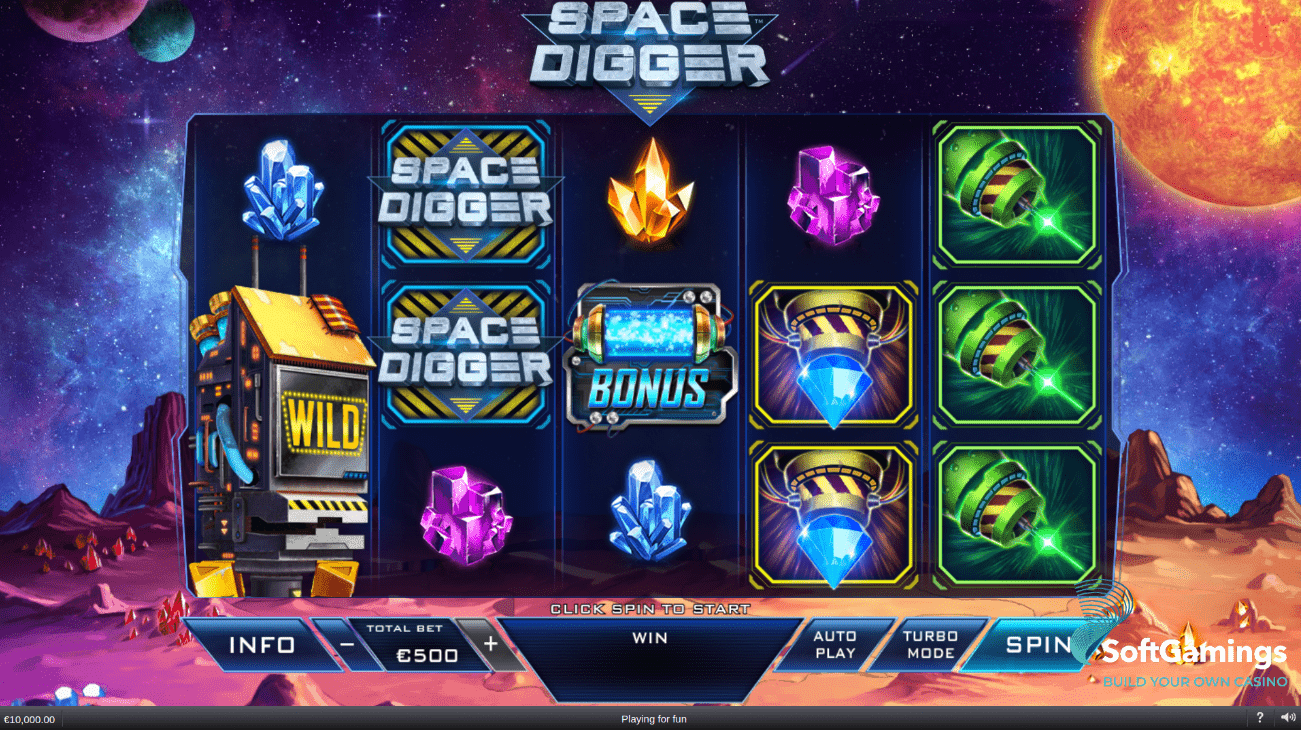Toggle Turbo Mode on
This screenshot has width=1301, height=730.
click(929, 644)
